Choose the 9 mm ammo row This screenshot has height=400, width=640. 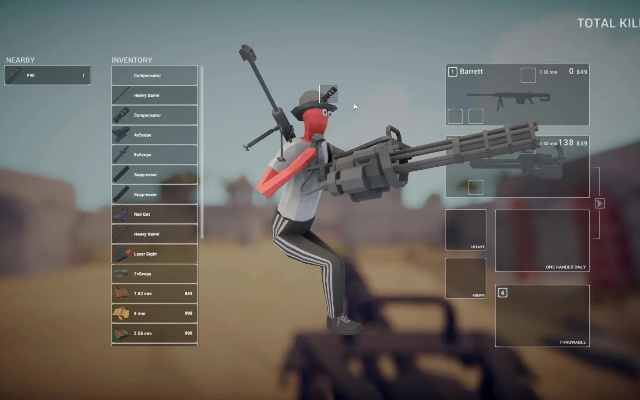pyautogui.click(x=154, y=313)
